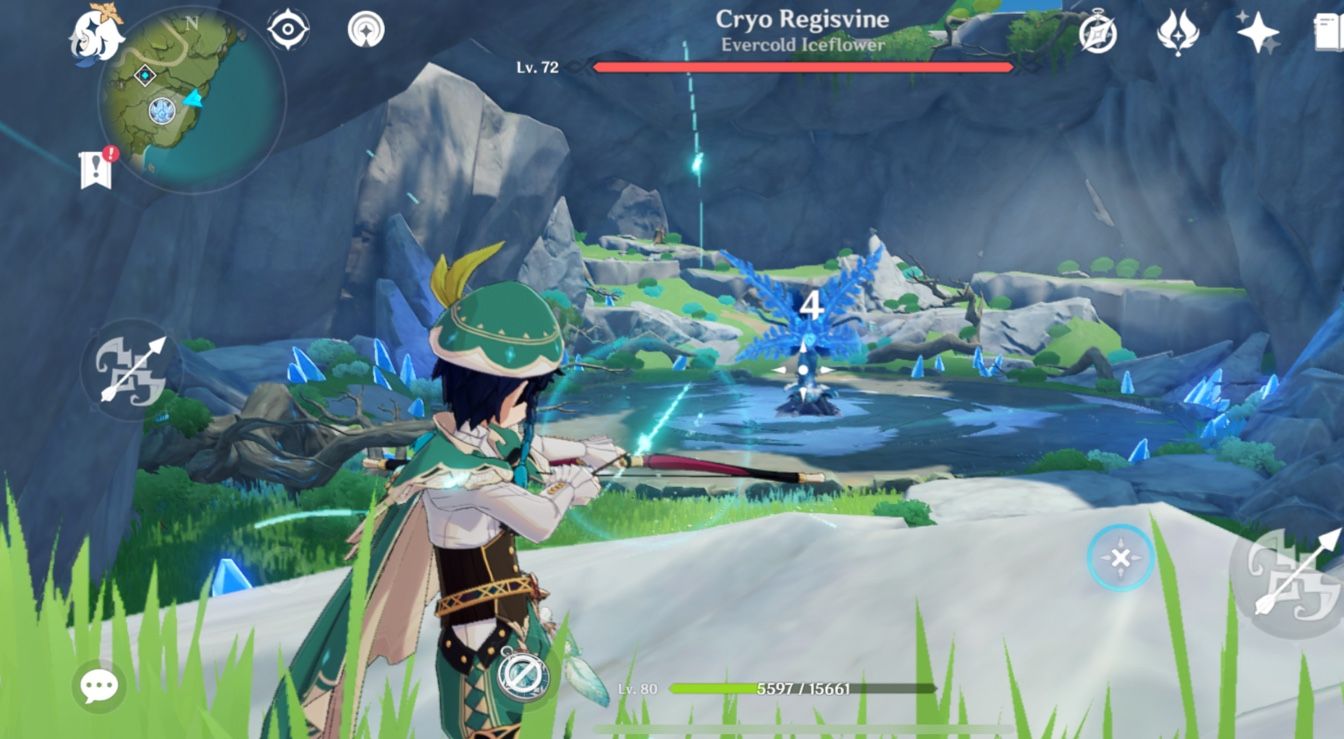Hide quest details using the eye toggle
This screenshot has height=739, width=1344.
[x=288, y=29]
